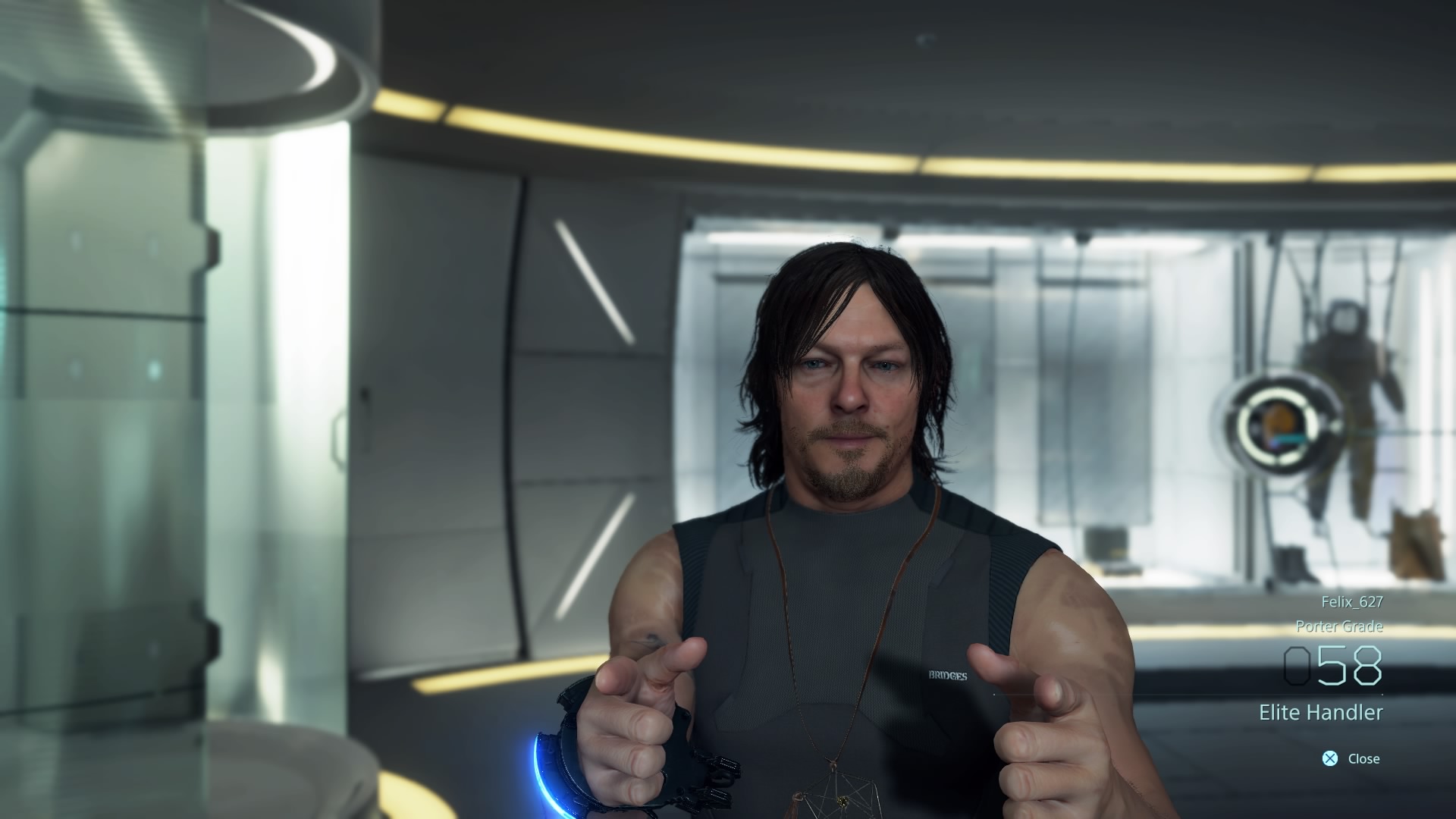The image size is (1456, 819).
Task: Open the Elite Handler title selector
Action: click(1322, 712)
